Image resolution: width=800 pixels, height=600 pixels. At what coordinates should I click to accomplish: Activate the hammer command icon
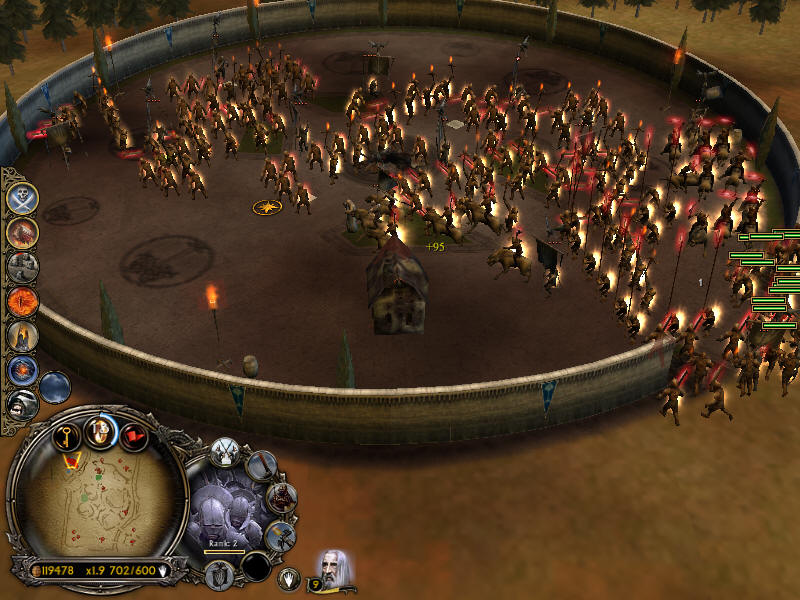click(280, 535)
